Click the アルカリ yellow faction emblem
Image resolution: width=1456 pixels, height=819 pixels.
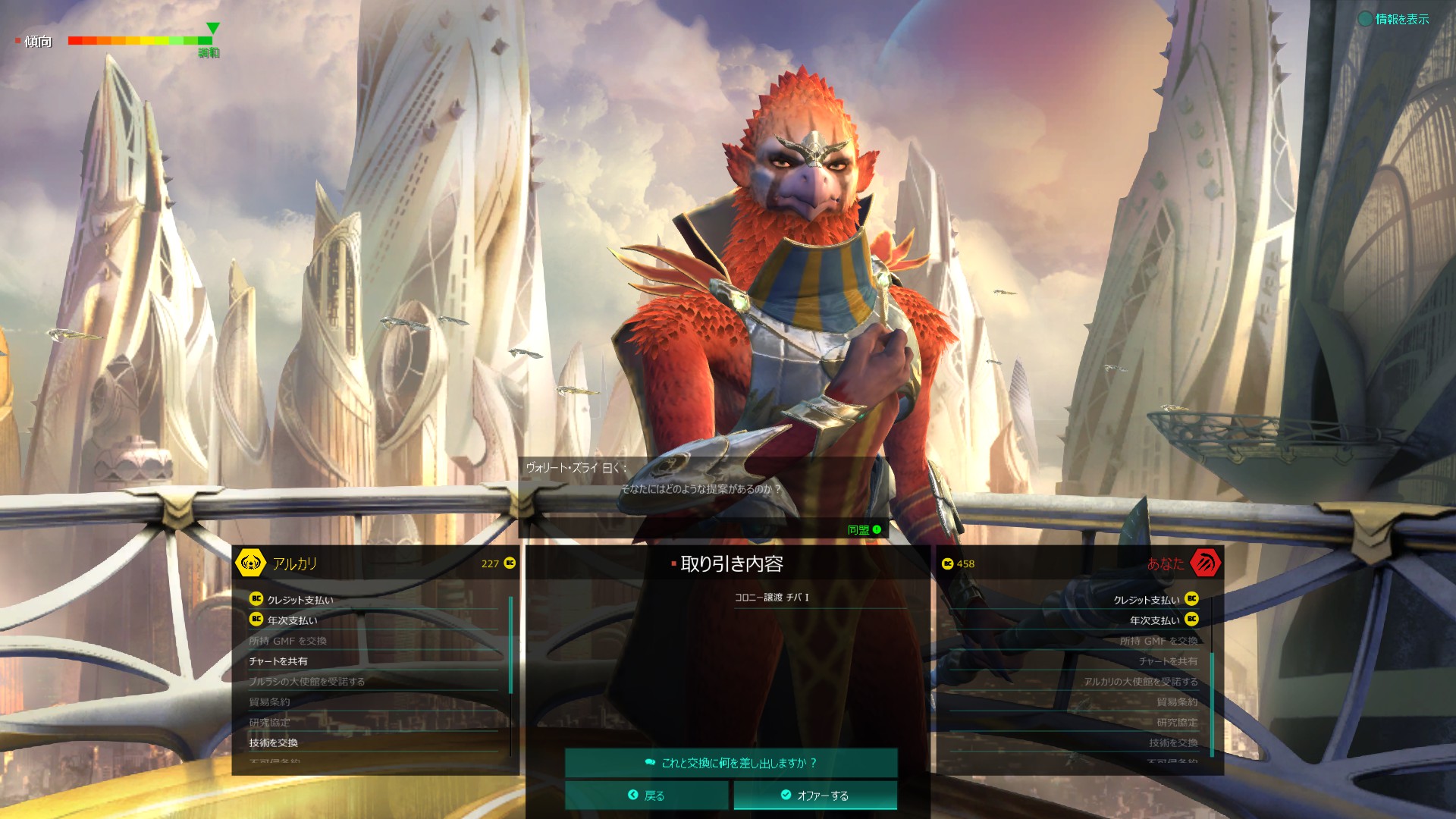pyautogui.click(x=250, y=563)
